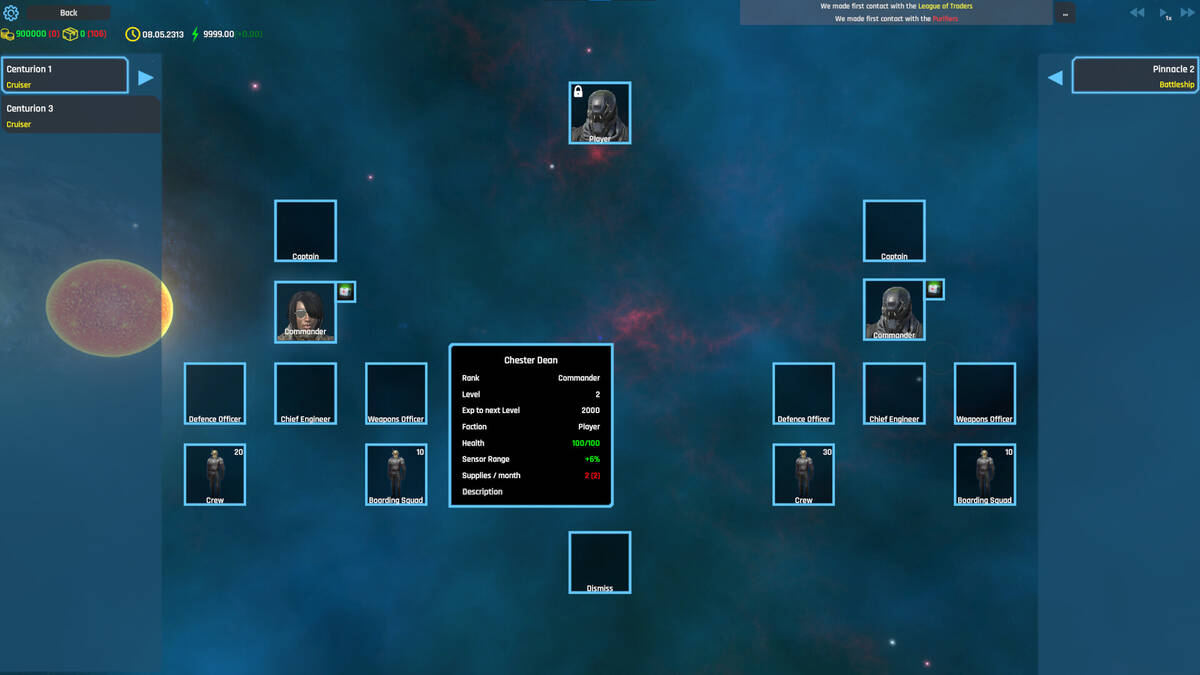Click the Dismiss slot
The width and height of the screenshot is (1200, 675).
pos(600,562)
